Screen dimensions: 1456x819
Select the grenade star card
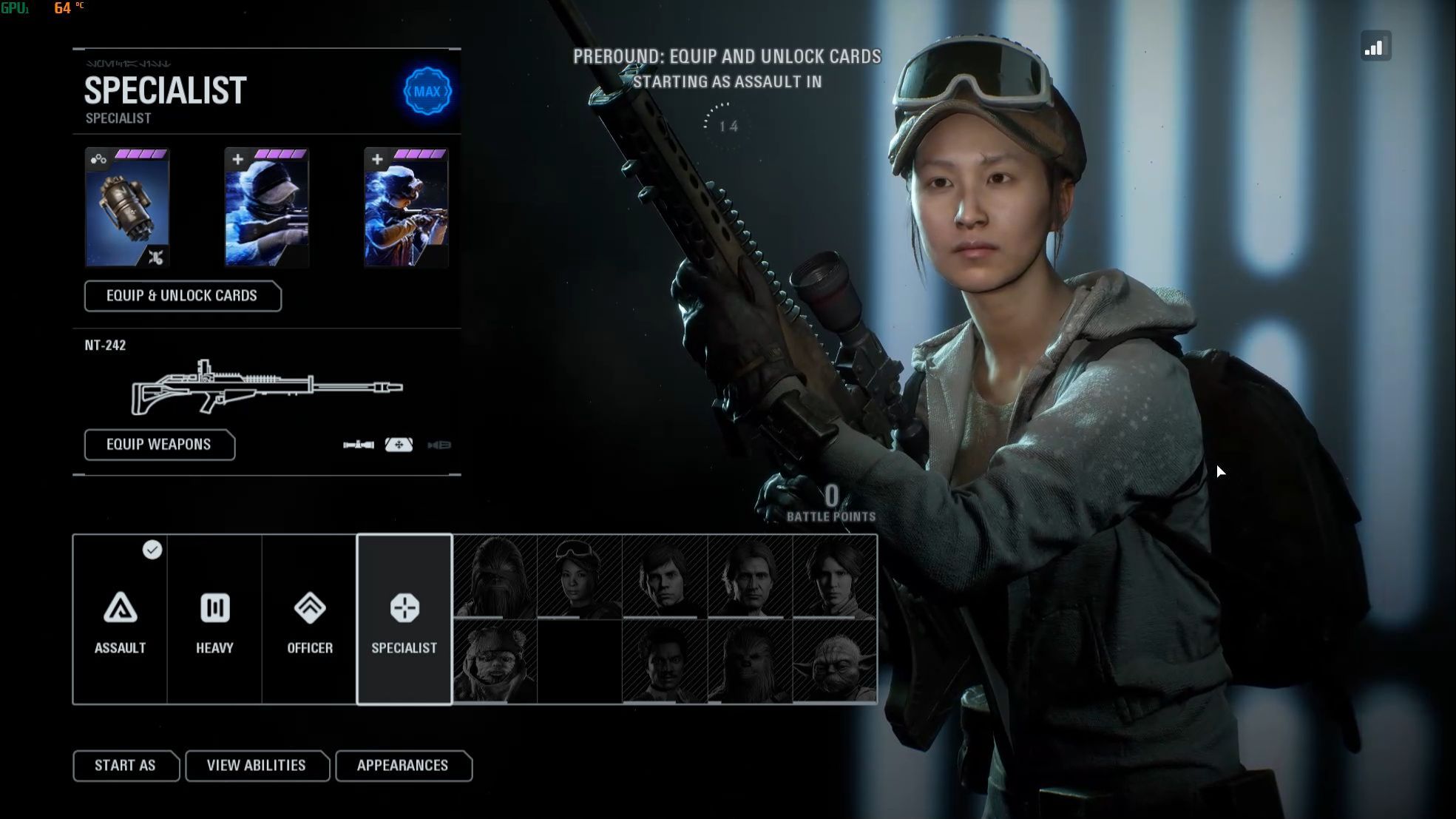(x=127, y=208)
